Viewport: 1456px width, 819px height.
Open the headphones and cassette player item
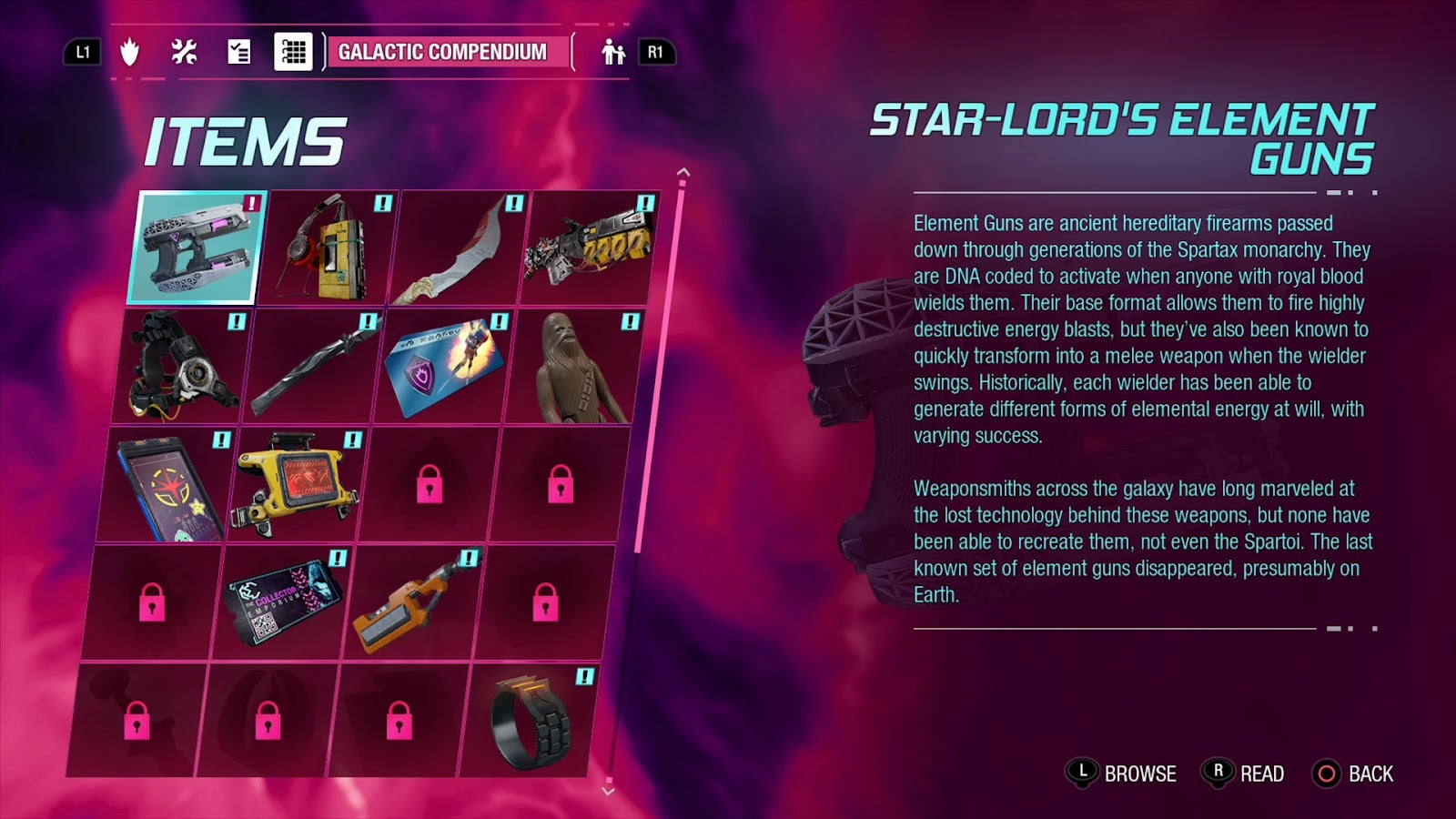tap(328, 248)
